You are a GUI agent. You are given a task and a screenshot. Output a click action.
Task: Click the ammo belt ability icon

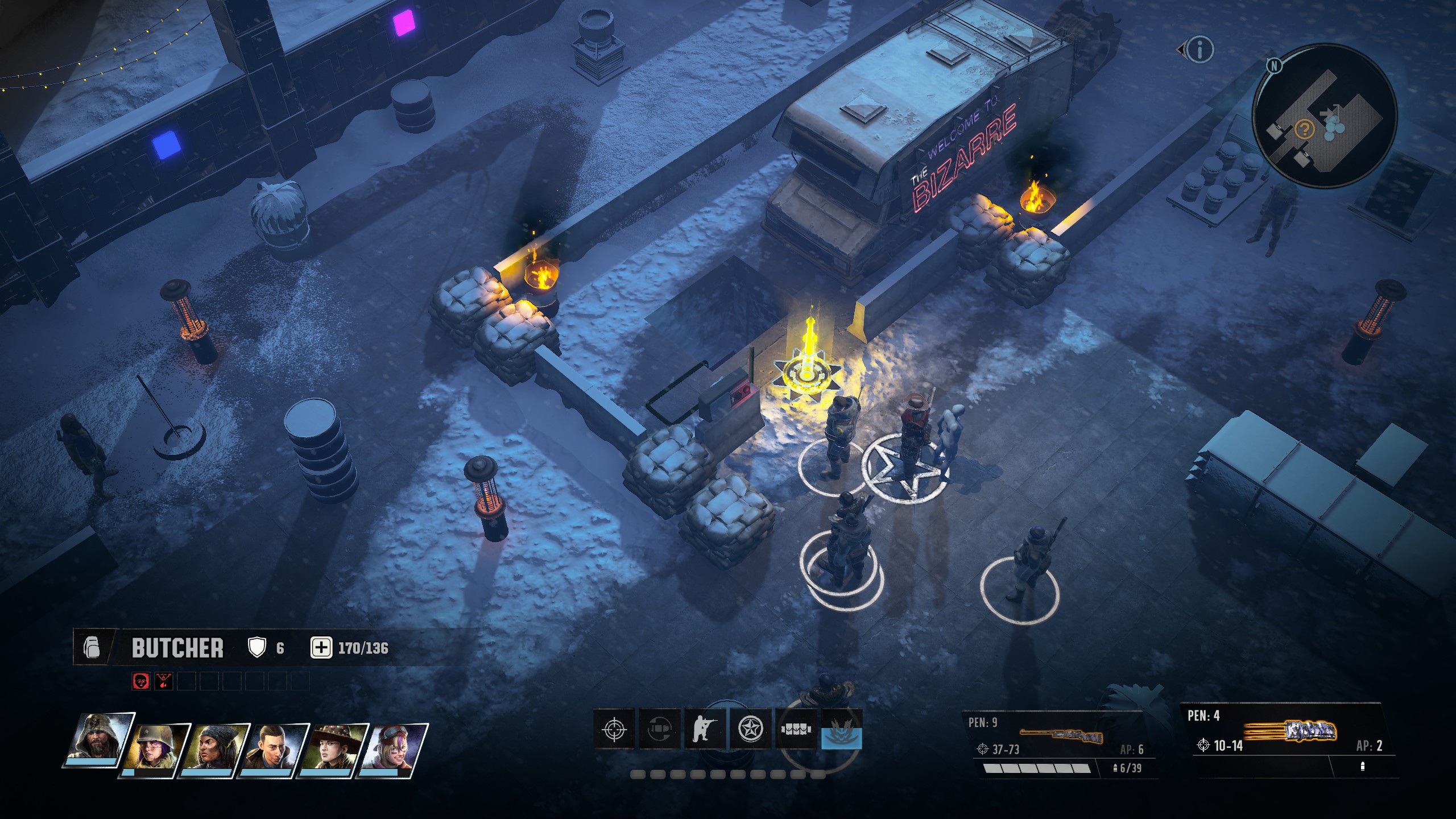pyautogui.click(x=796, y=729)
